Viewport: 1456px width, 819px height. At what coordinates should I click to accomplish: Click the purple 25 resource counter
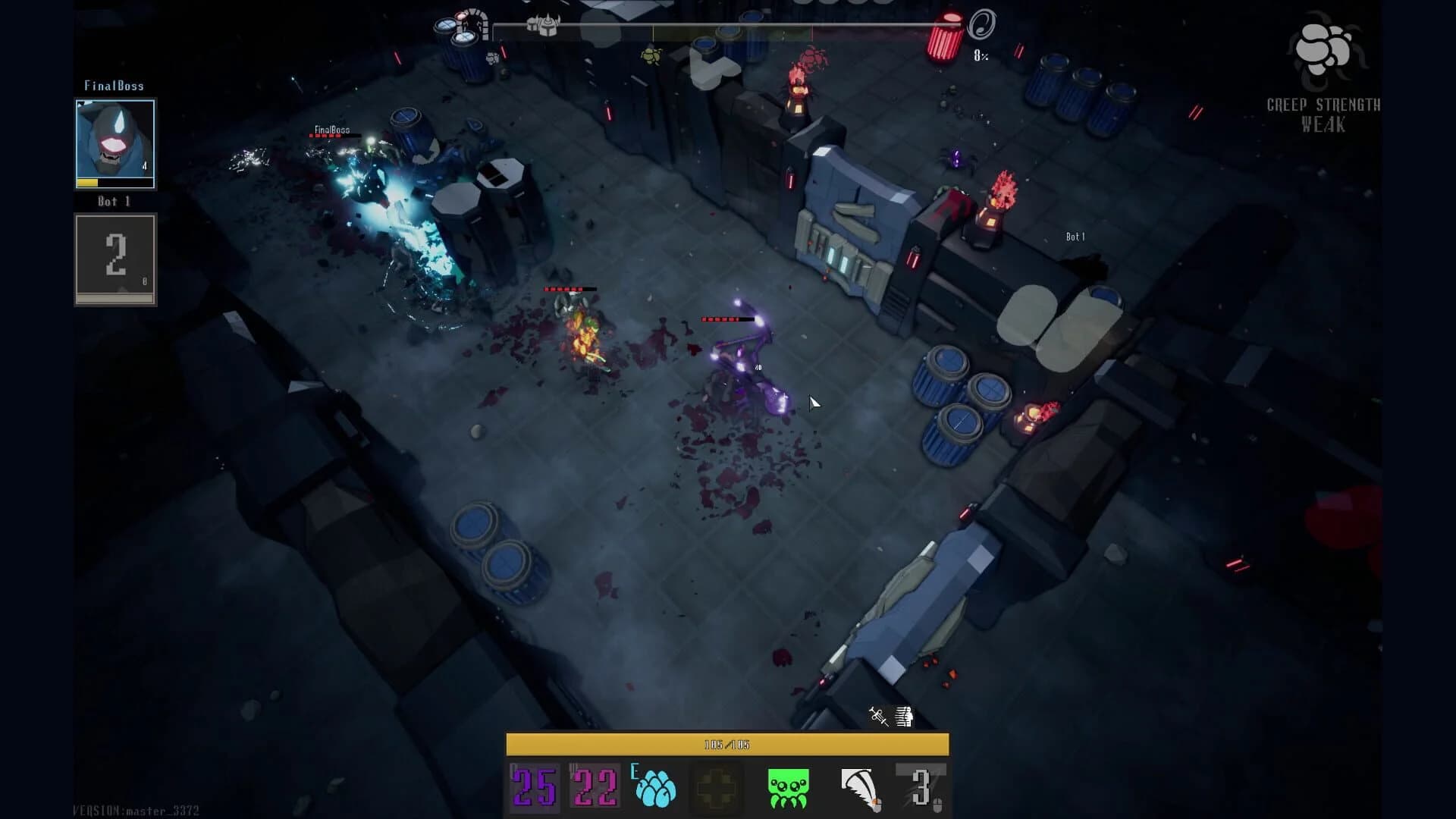[533, 785]
